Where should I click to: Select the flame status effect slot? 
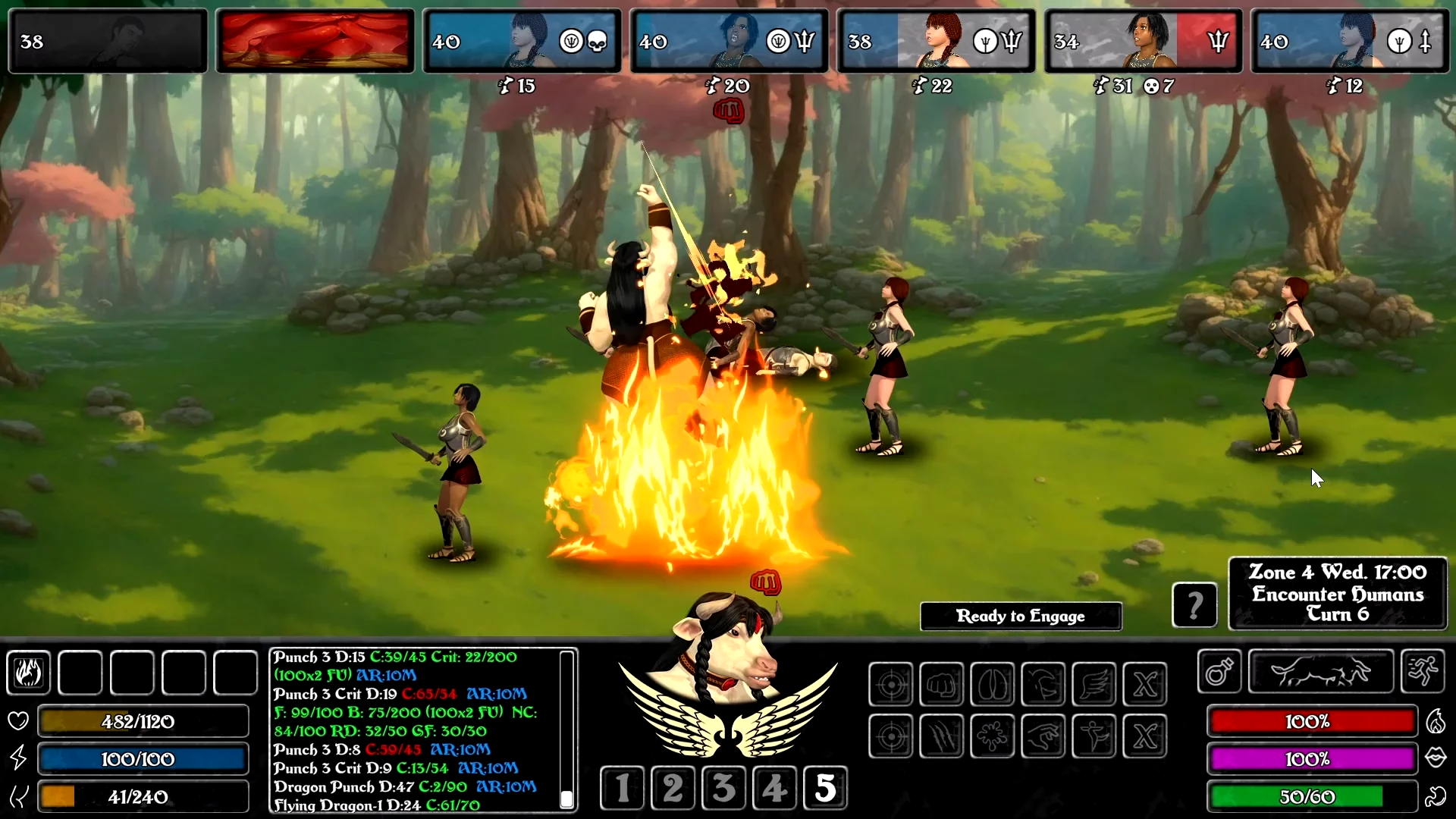click(x=29, y=673)
